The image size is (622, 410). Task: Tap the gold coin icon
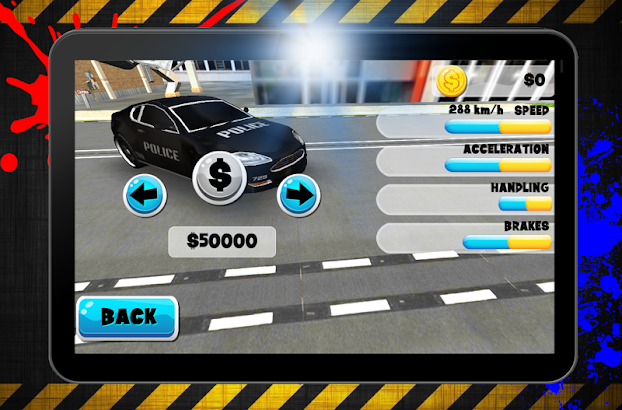point(451,79)
